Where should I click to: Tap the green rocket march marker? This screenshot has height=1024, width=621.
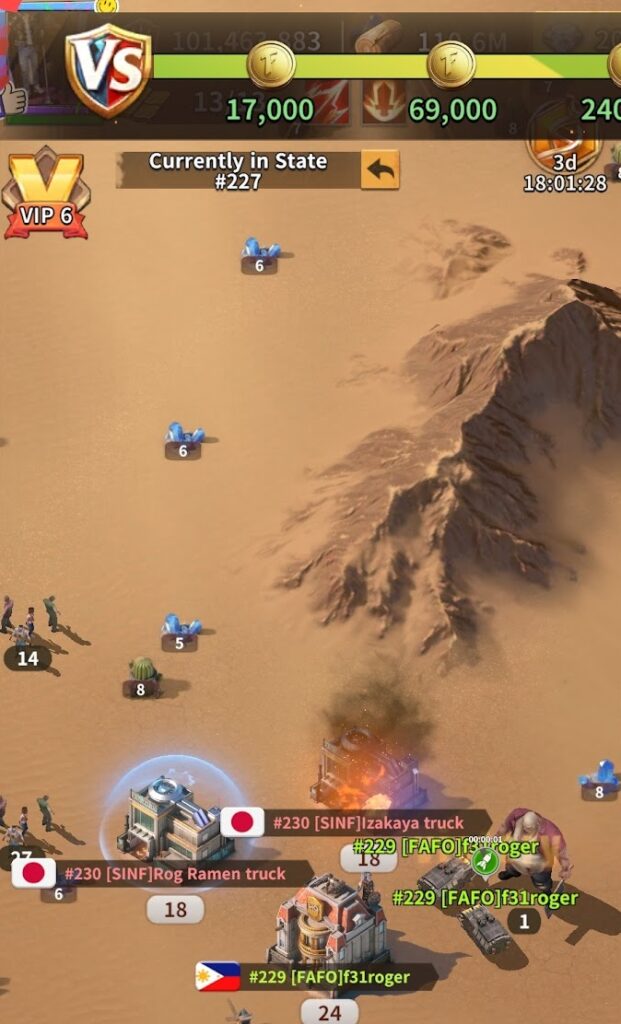click(x=485, y=861)
